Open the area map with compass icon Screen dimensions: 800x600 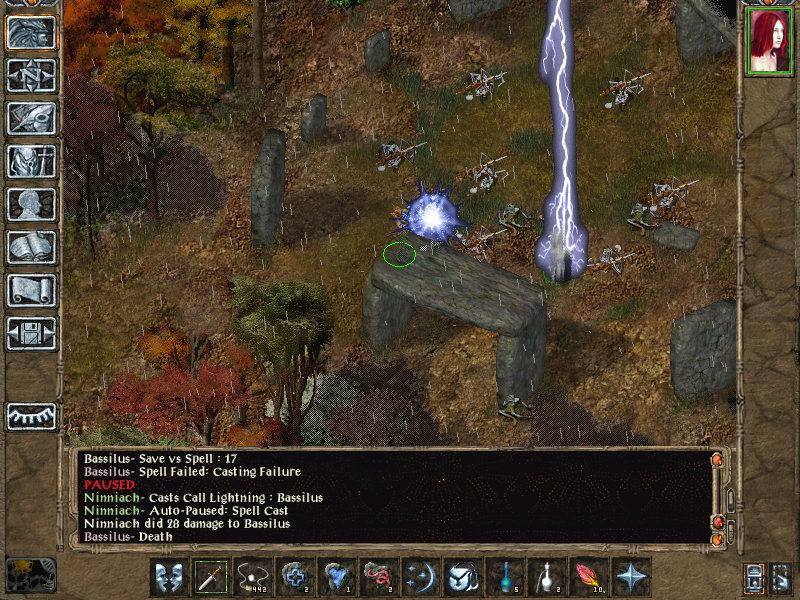[x=31, y=75]
